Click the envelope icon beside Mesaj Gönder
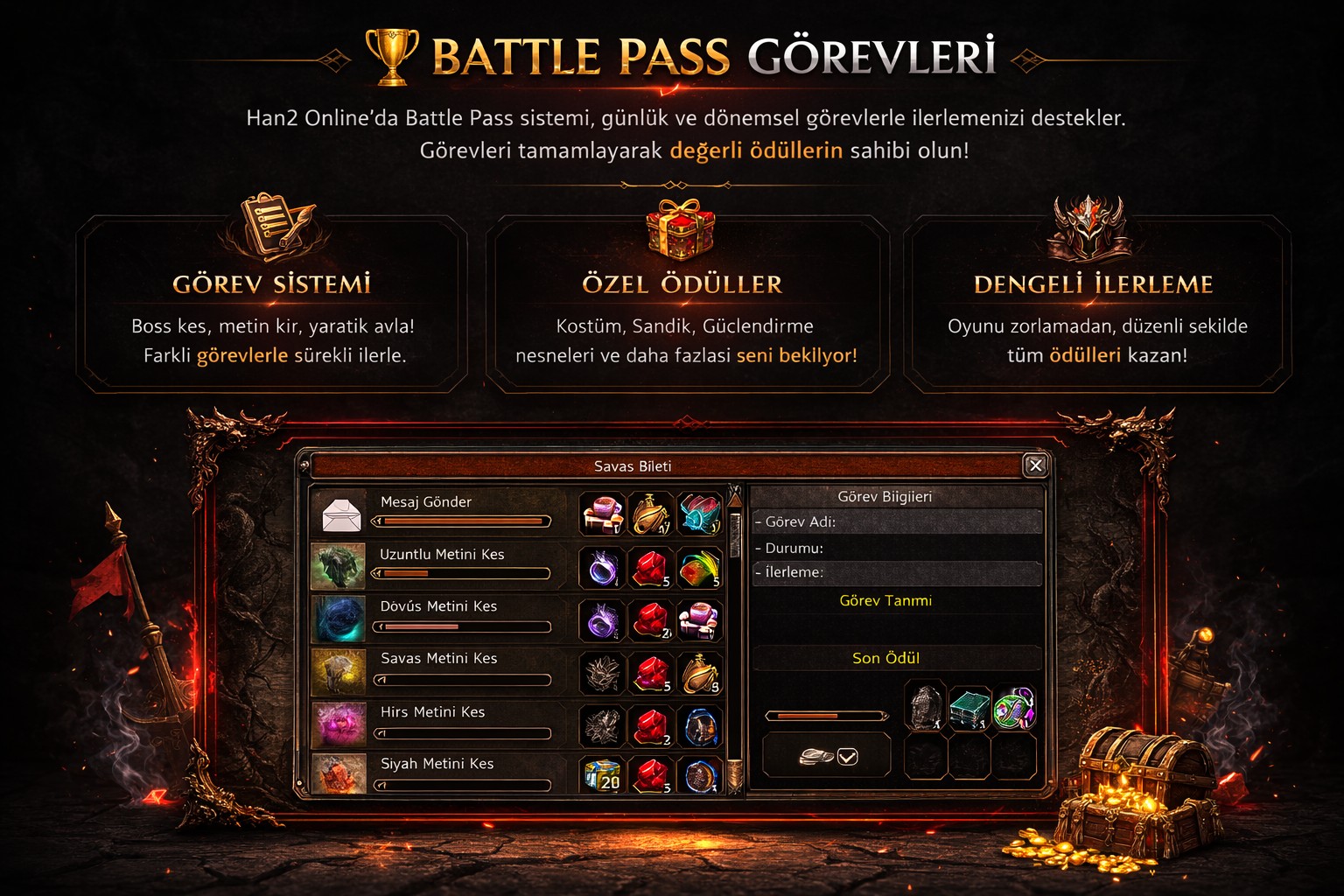The width and height of the screenshot is (1344, 896). pos(343,515)
